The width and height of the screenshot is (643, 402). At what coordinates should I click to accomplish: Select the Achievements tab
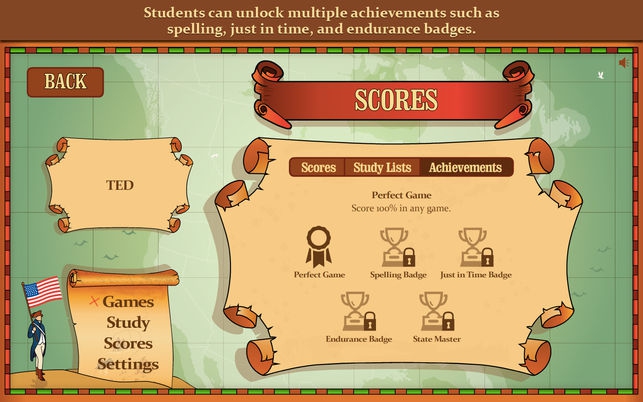point(465,167)
